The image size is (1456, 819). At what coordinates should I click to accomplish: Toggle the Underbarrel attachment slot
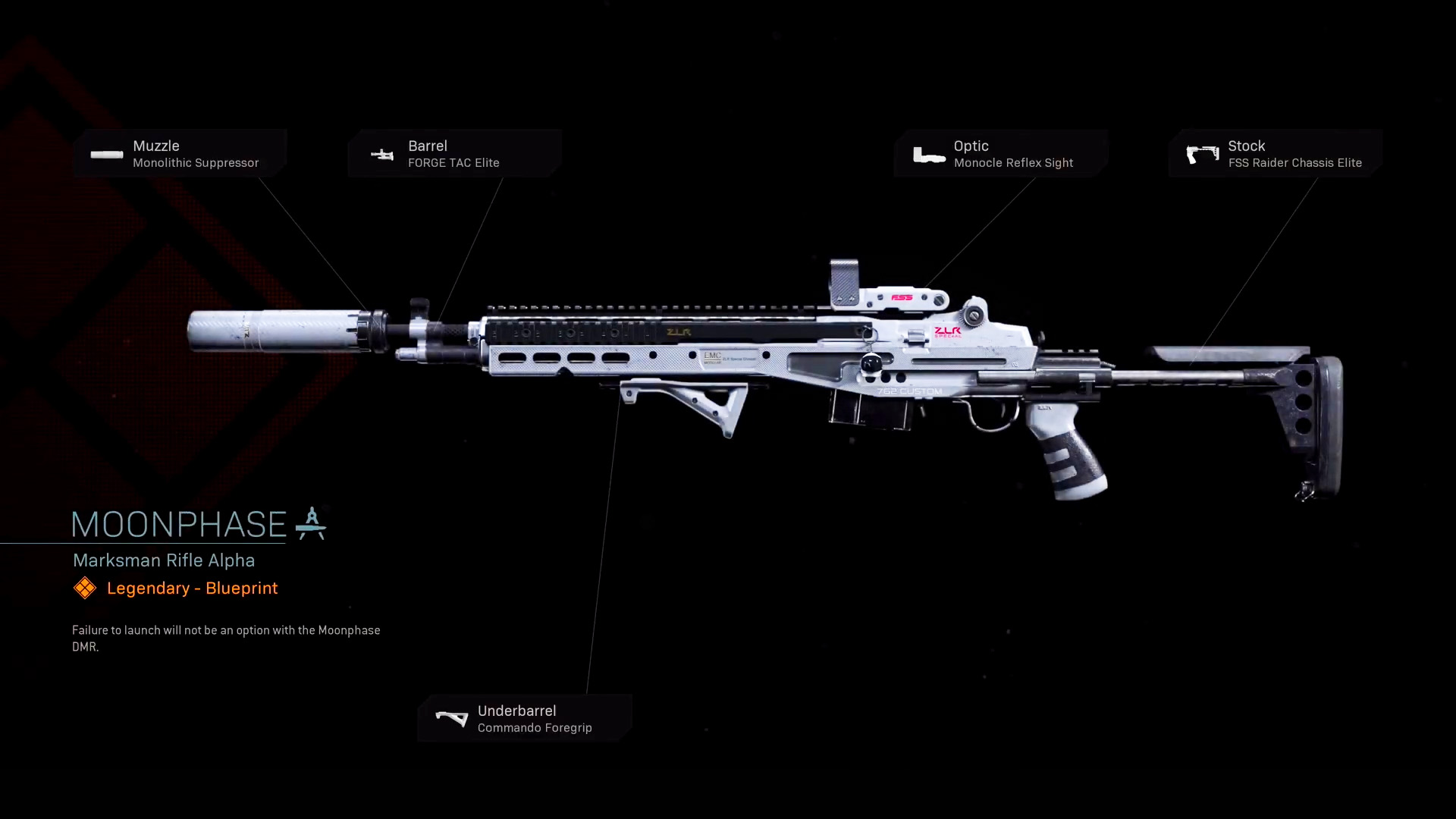[525, 718]
